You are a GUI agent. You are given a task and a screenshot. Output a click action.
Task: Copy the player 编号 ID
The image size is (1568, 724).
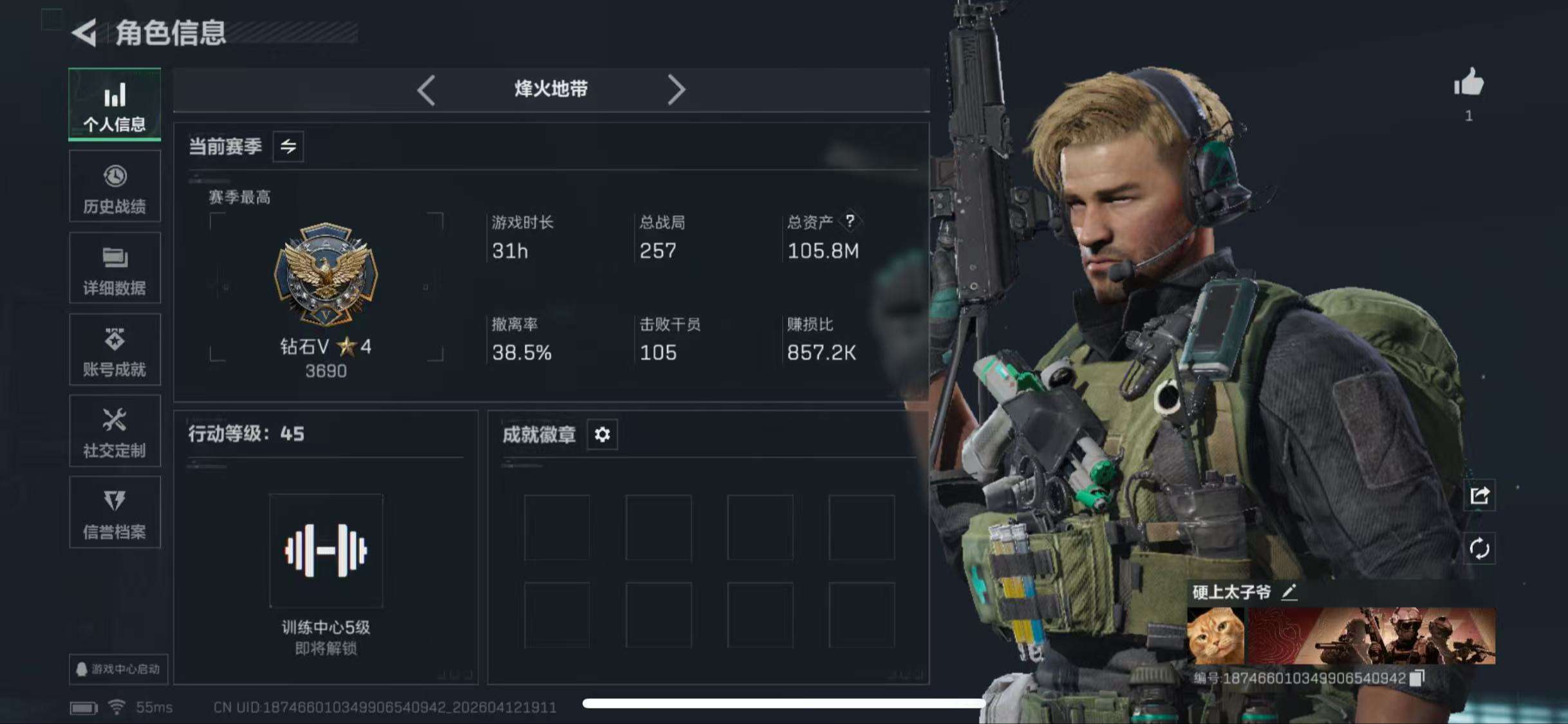coord(1417,678)
